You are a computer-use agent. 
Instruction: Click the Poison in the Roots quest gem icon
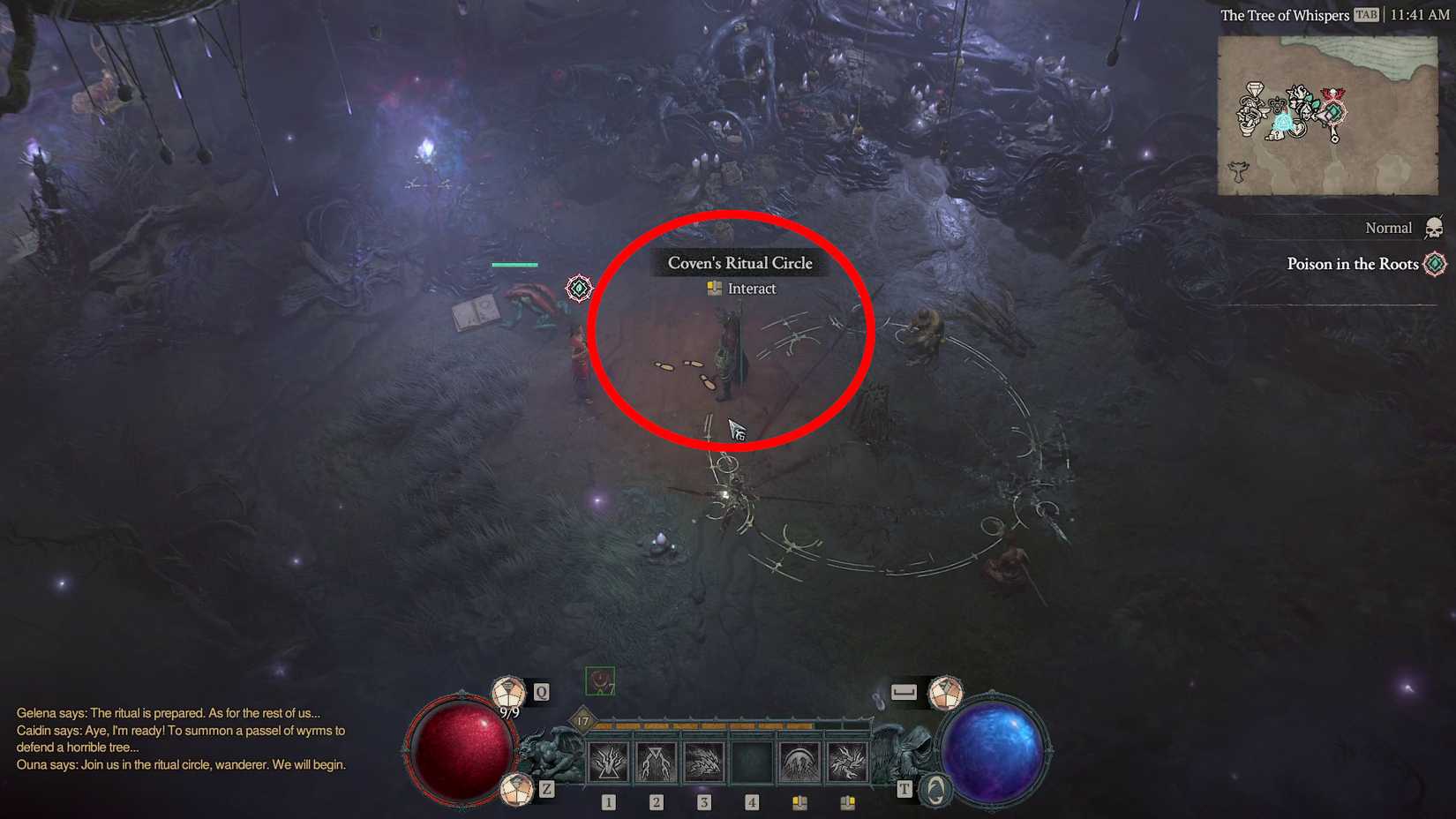[1433, 263]
